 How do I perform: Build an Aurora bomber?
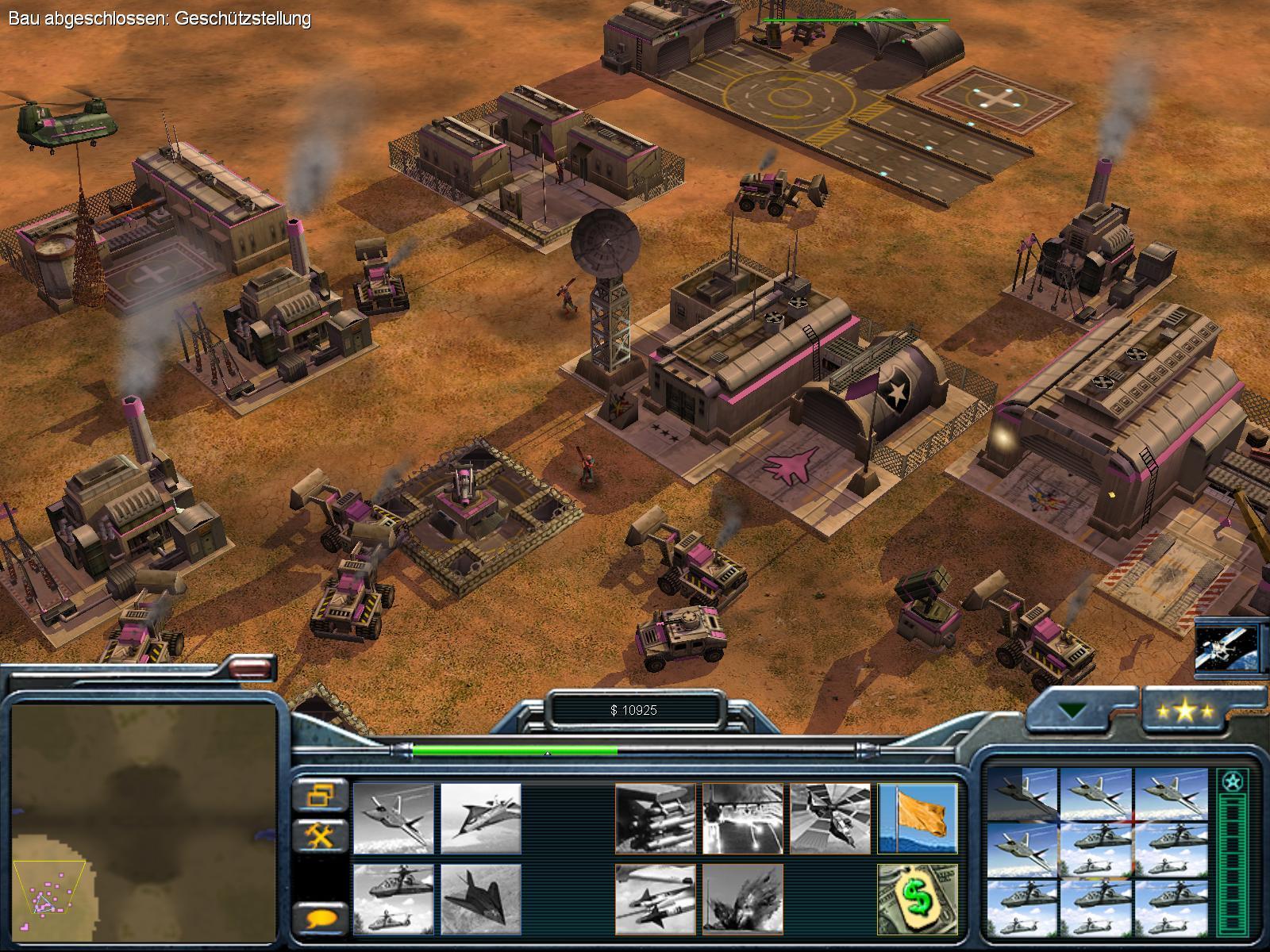pyautogui.click(x=481, y=819)
